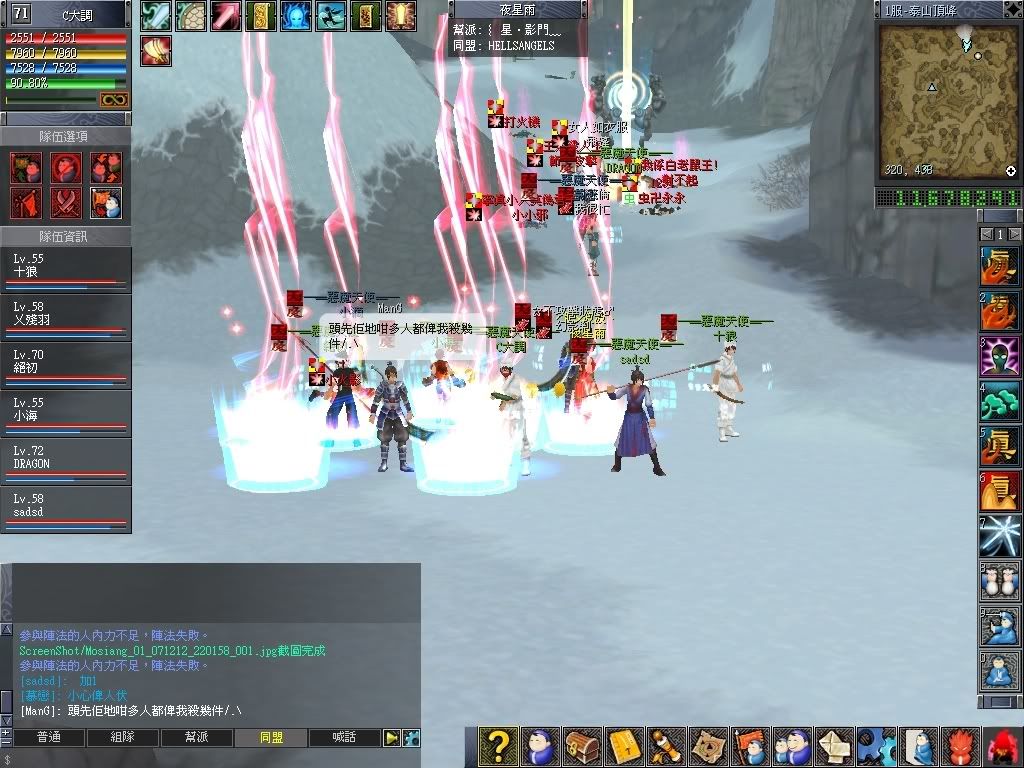Select the 幫派 chat tab
This screenshot has width=1024, height=768.
tap(196, 738)
